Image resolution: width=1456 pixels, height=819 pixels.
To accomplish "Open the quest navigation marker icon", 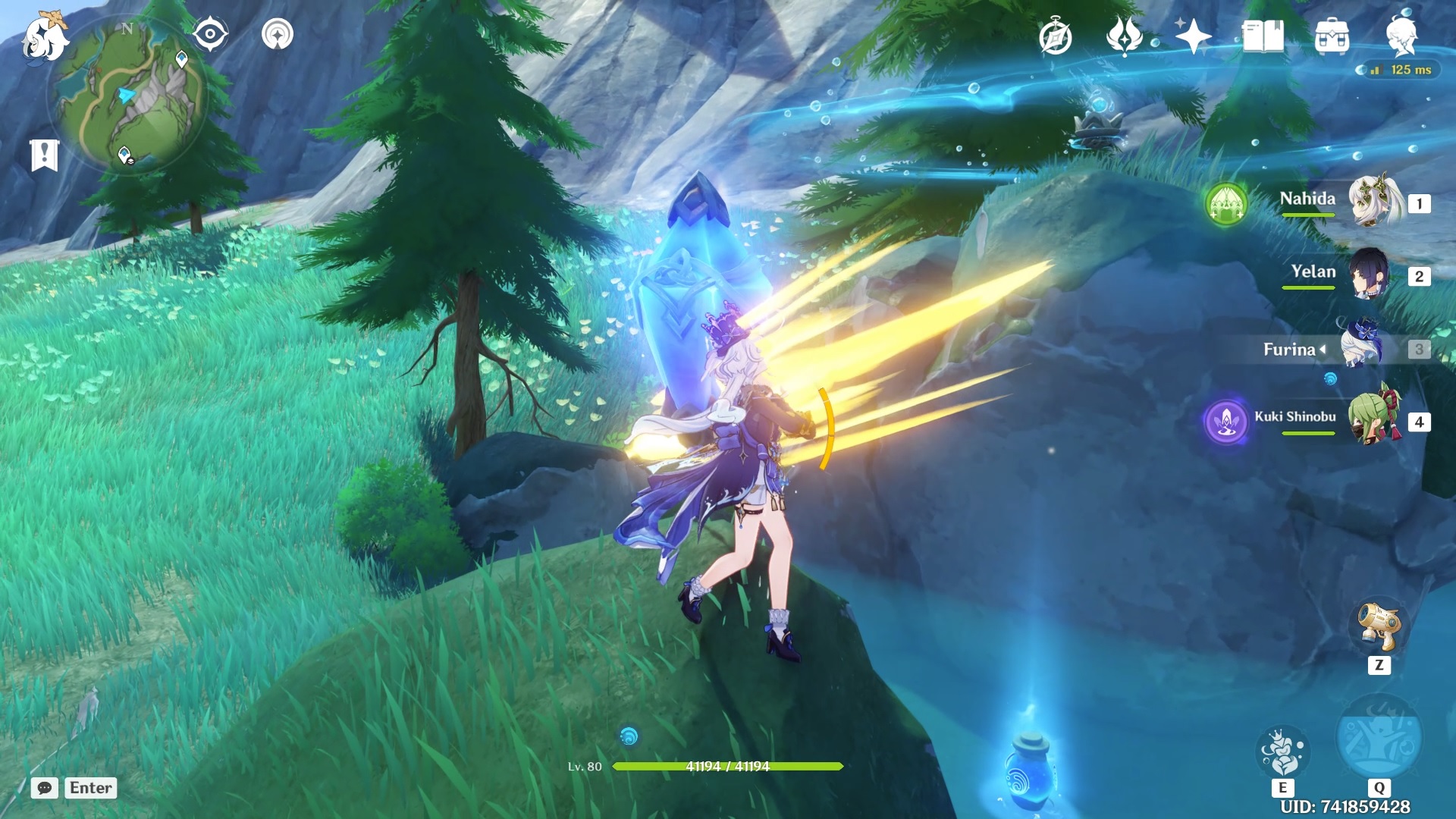I will click(278, 34).
